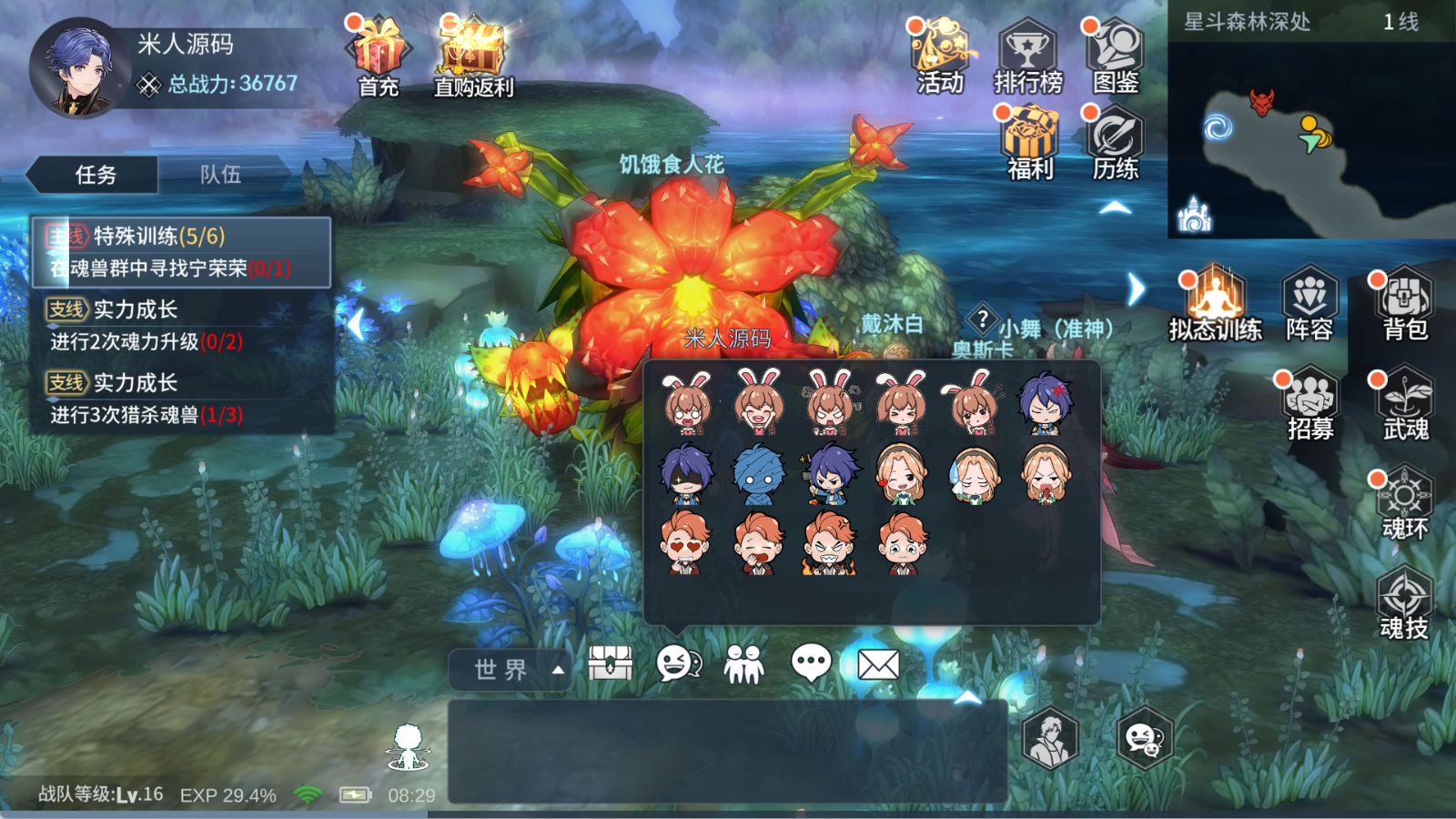
Task: Send the heart-eyes orange-haired emoji
Action: [x=685, y=543]
